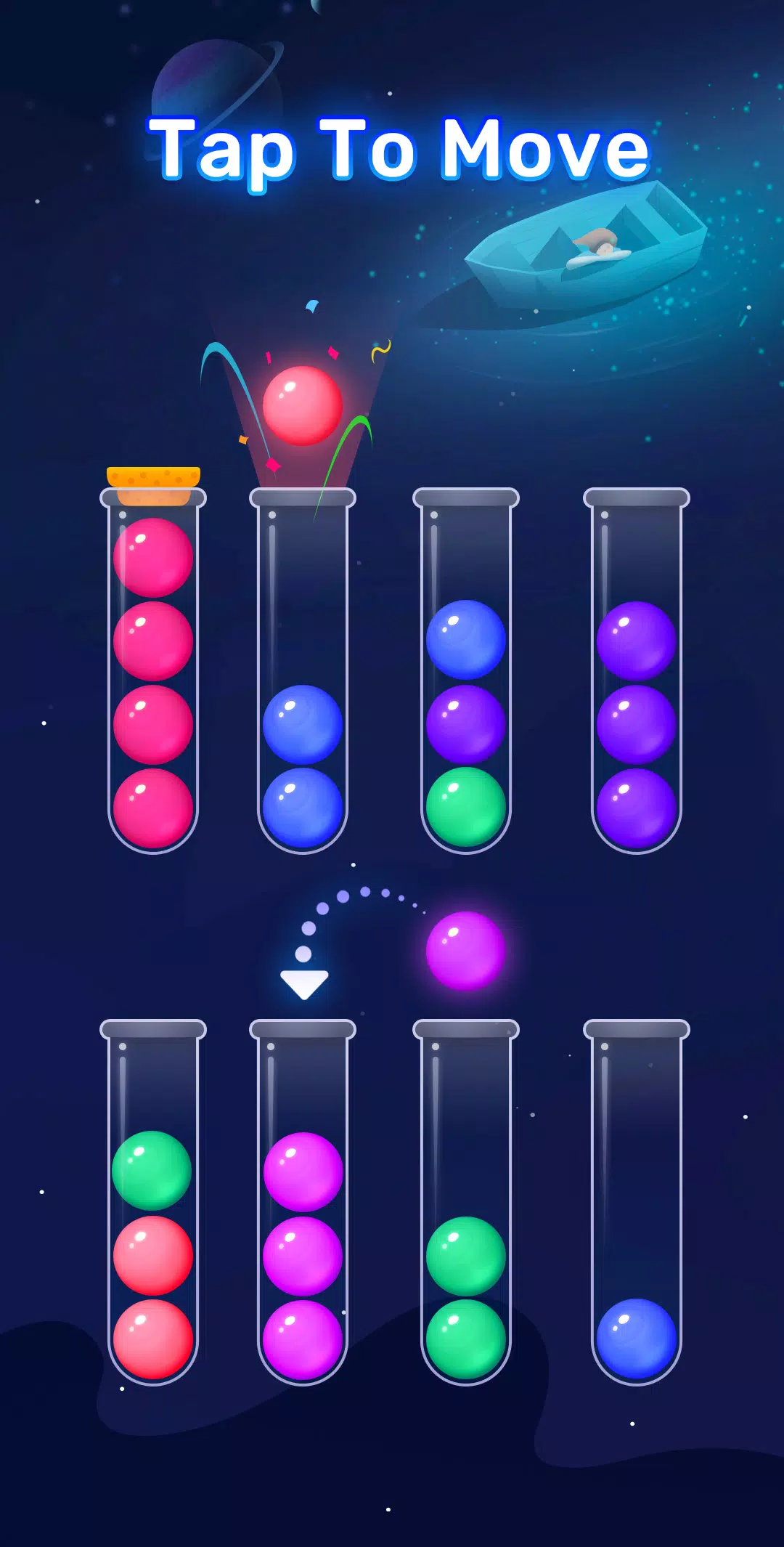This screenshot has width=784, height=1547.
Task: Tap the tube containing three purple balls
Action: click(637, 672)
